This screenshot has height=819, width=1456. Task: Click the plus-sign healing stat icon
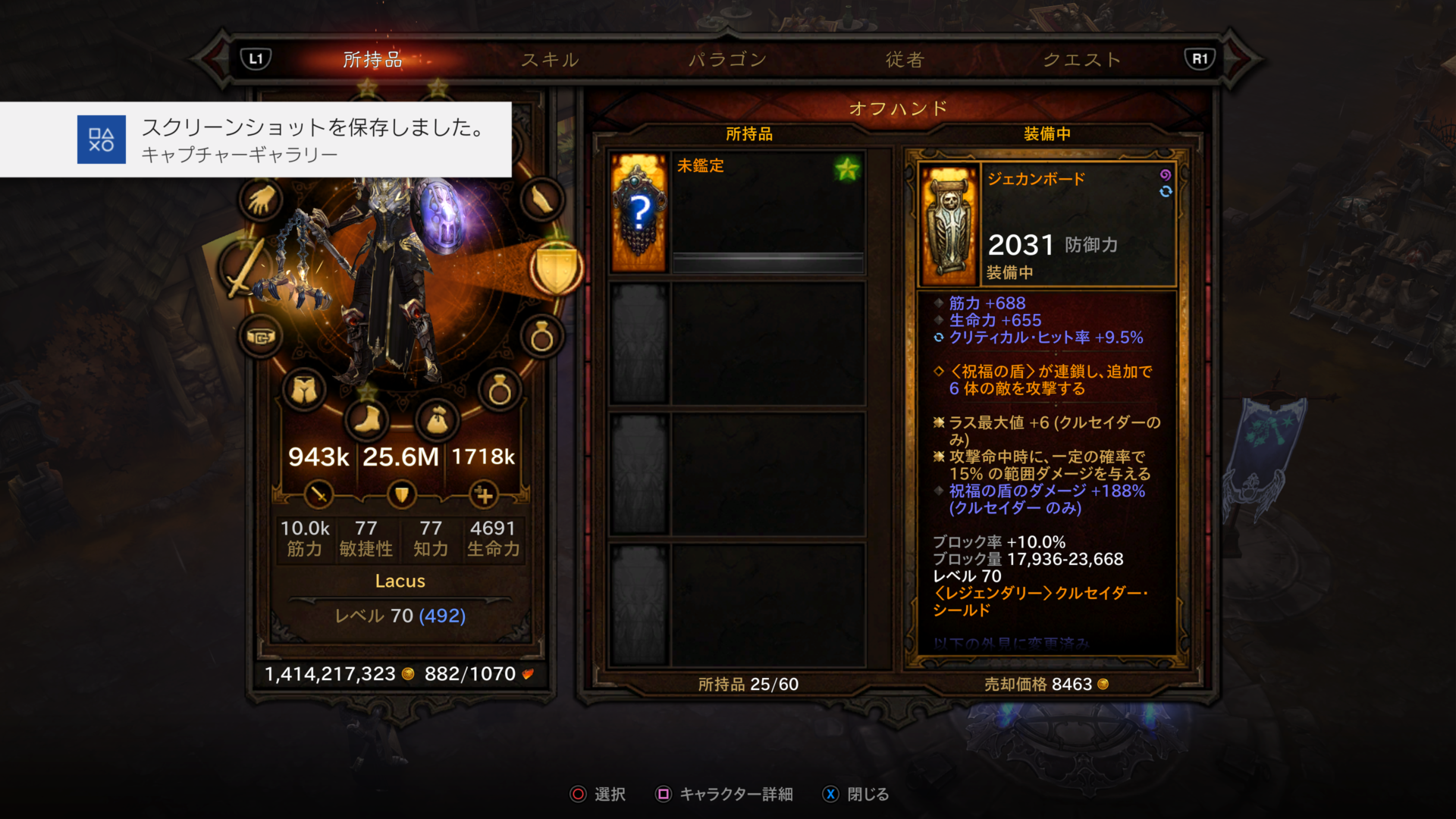(x=483, y=495)
